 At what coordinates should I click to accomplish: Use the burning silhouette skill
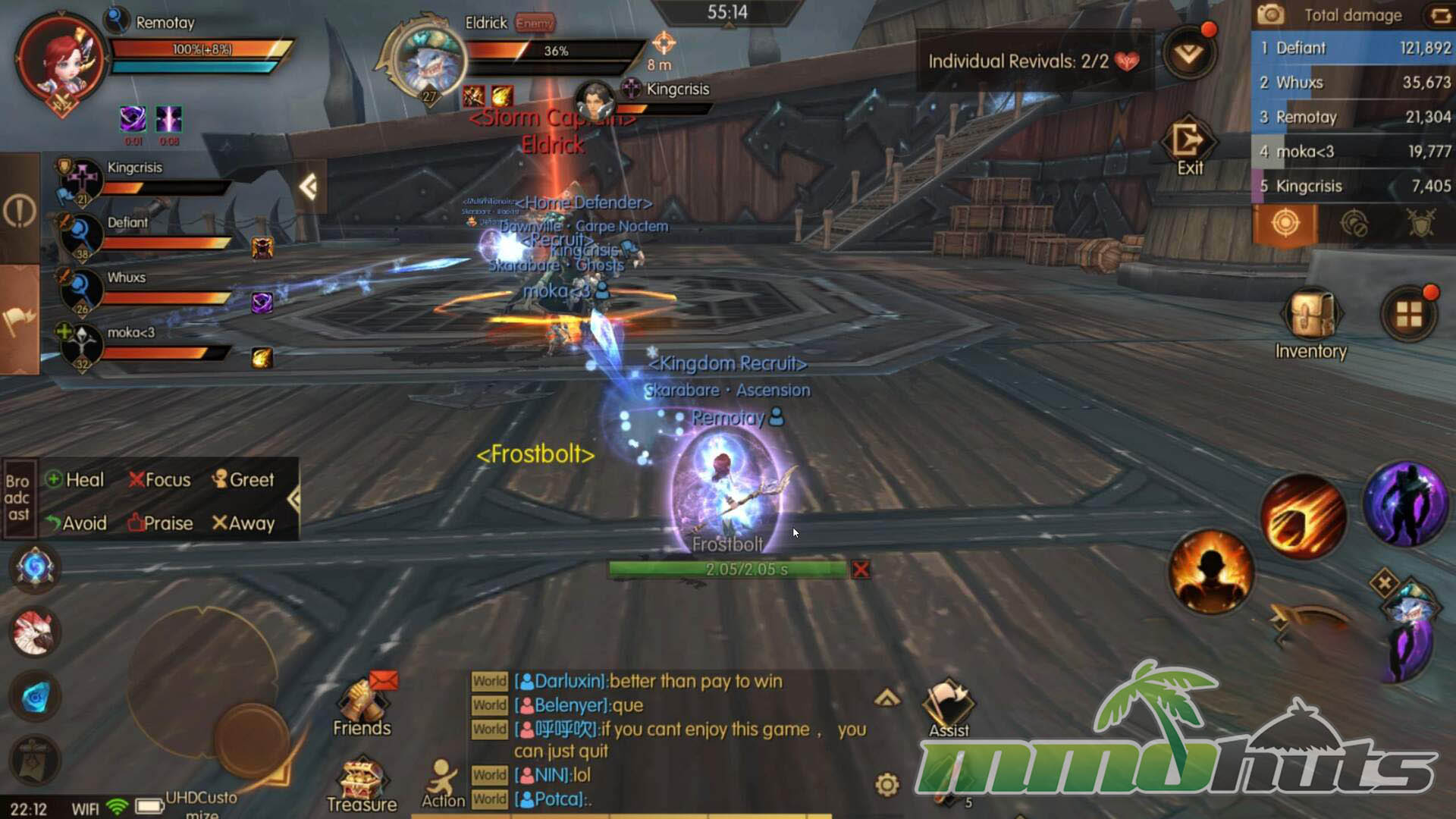click(x=1210, y=571)
